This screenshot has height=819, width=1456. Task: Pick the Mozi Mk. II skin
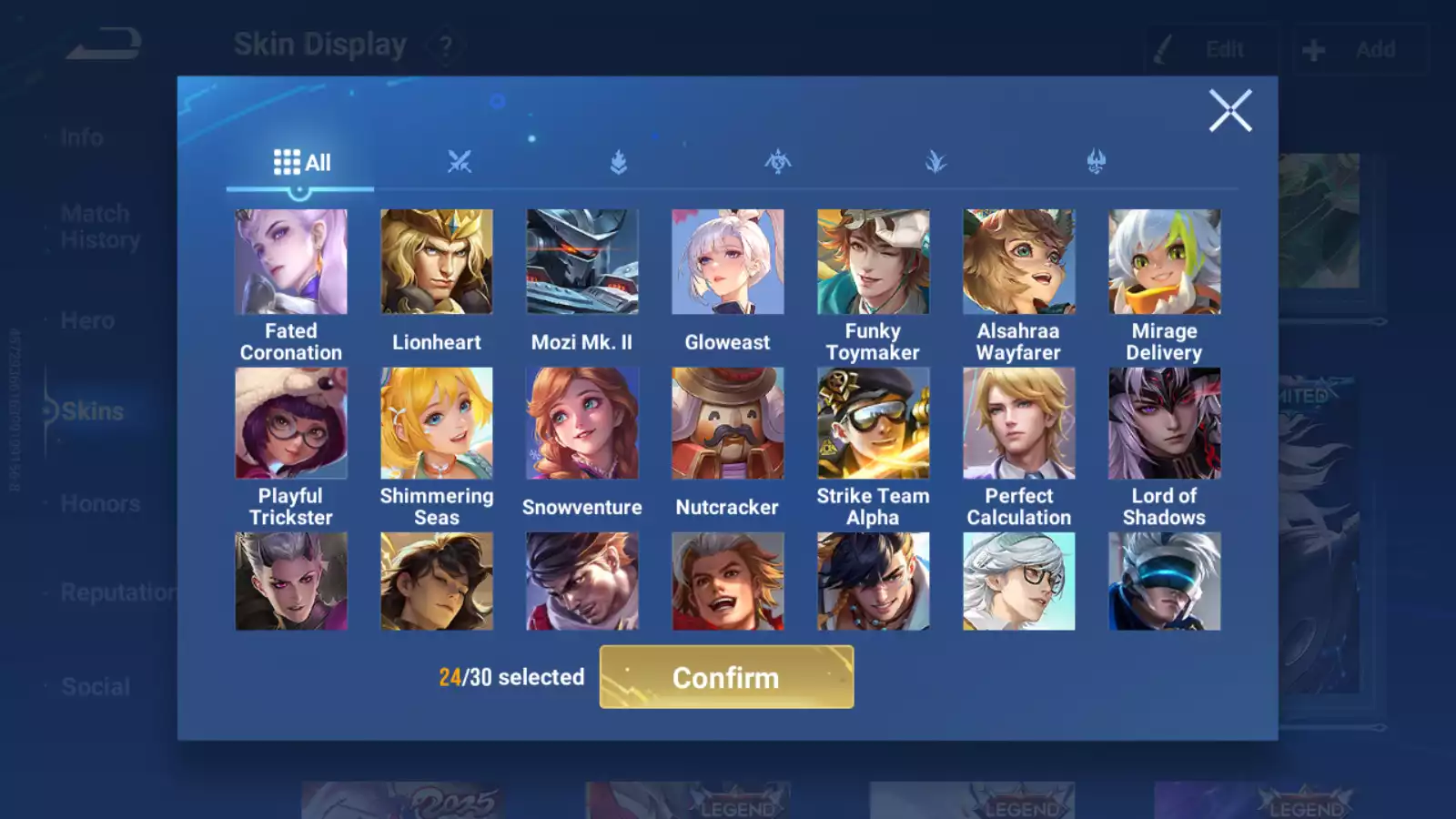tap(582, 262)
